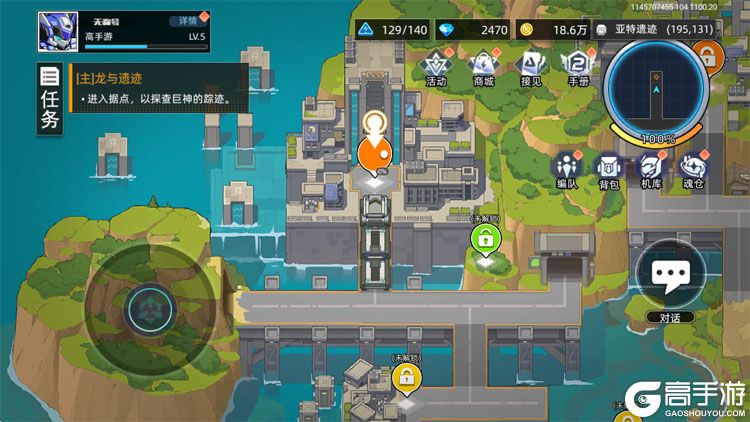
Task: Select the green unlocked padlock map marker
Action: point(485,239)
